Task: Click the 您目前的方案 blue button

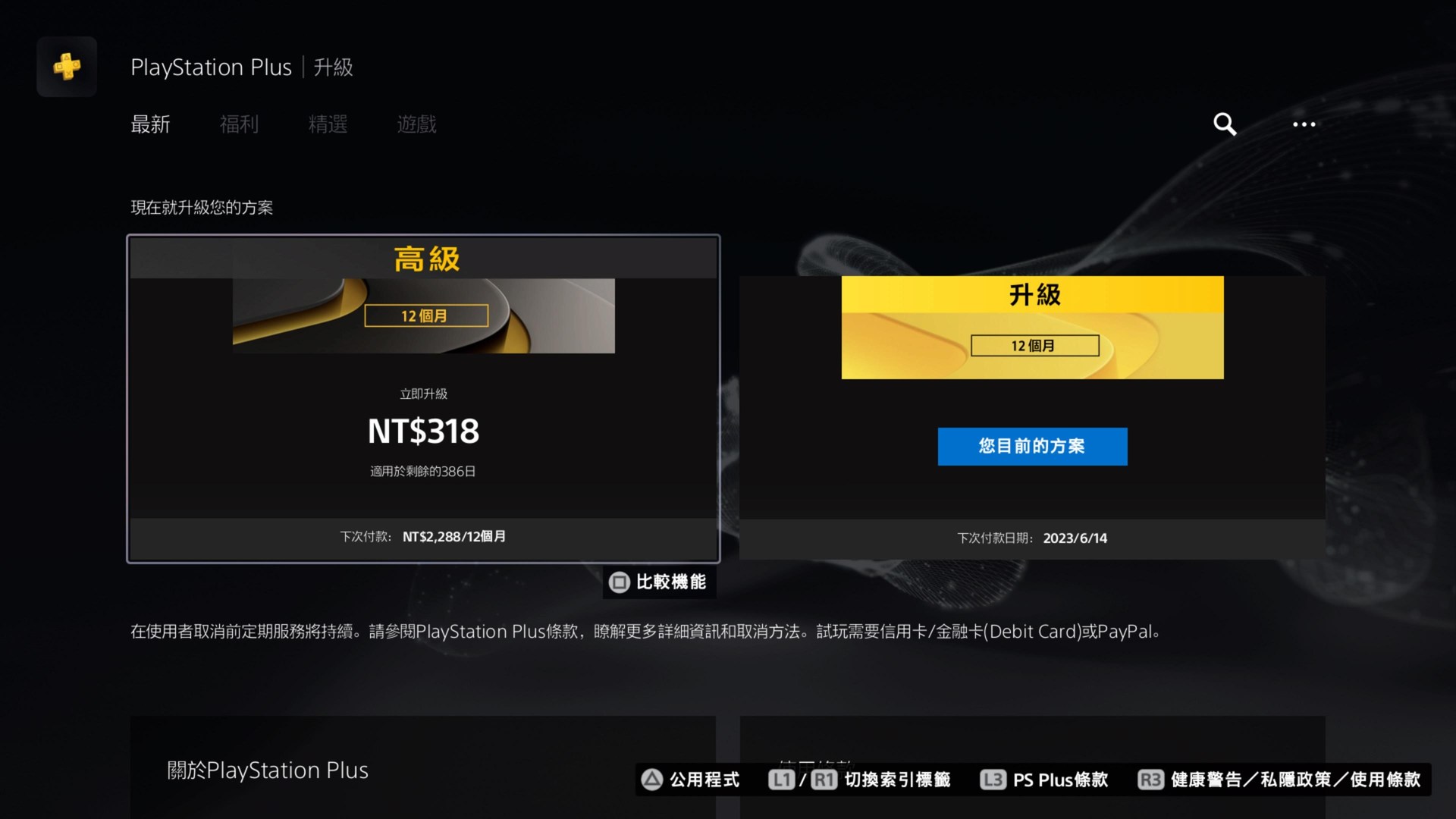Action: pos(1032,447)
